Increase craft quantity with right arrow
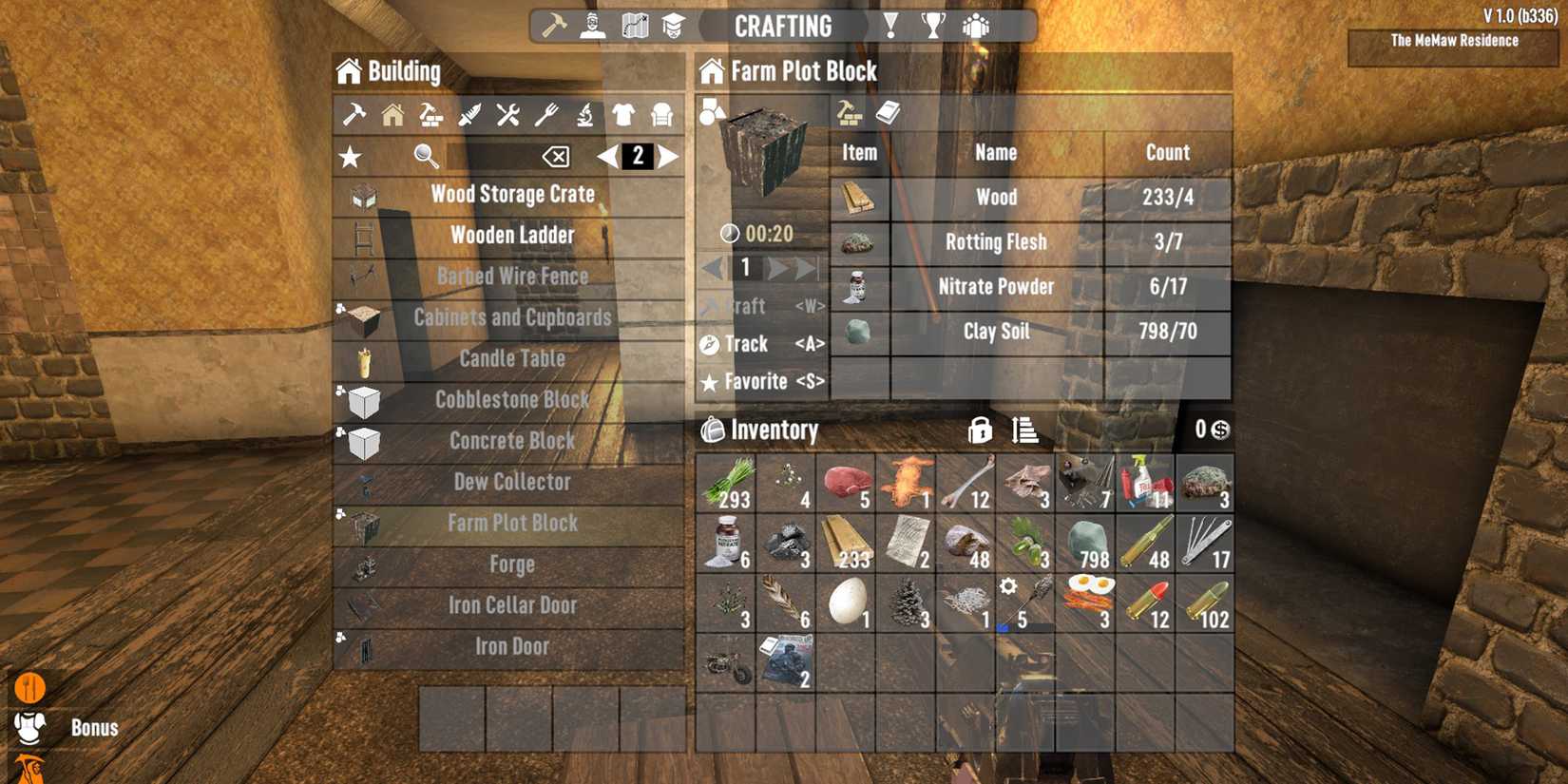 (x=777, y=269)
